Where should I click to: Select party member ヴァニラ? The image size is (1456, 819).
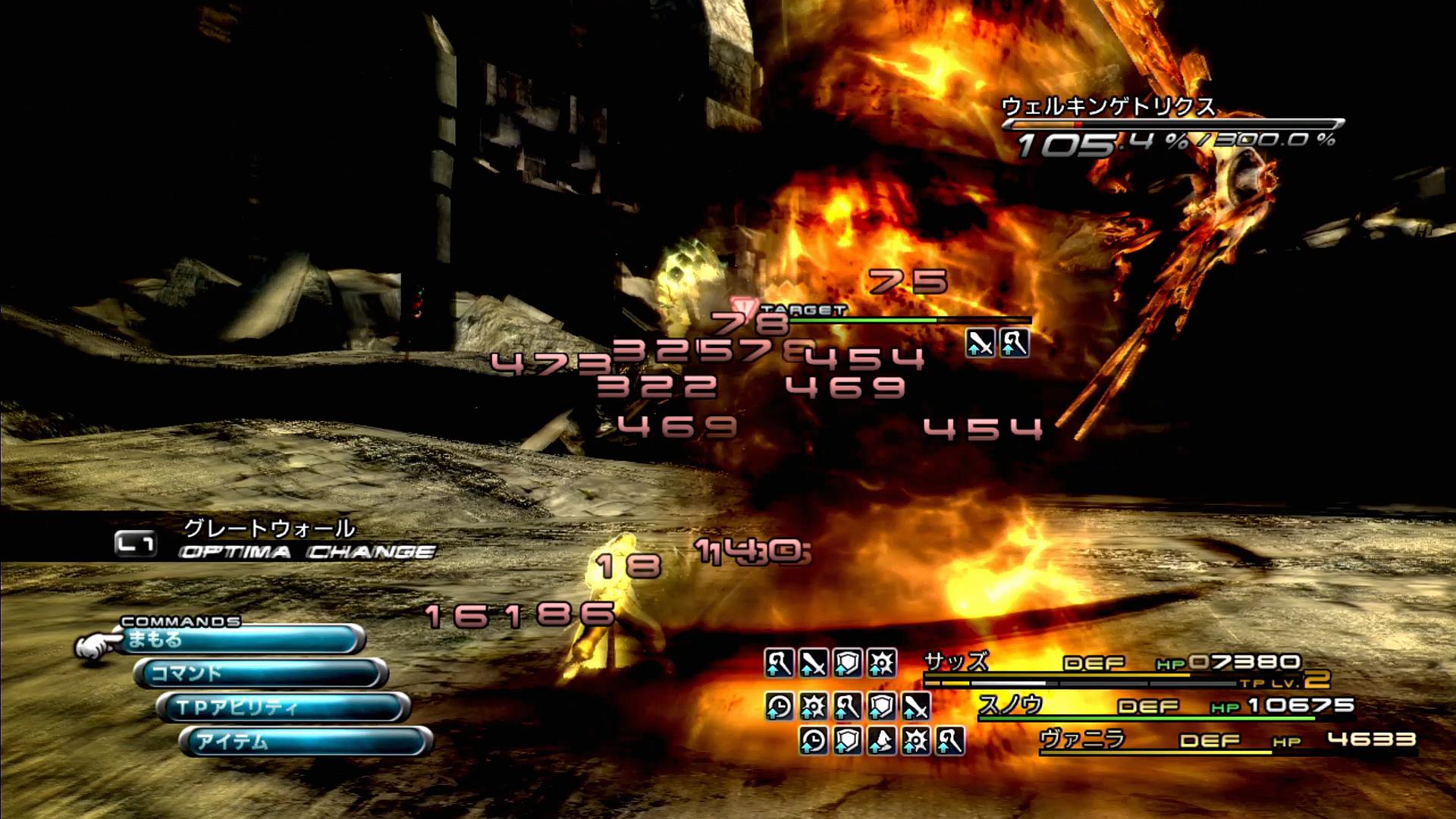point(1082,739)
